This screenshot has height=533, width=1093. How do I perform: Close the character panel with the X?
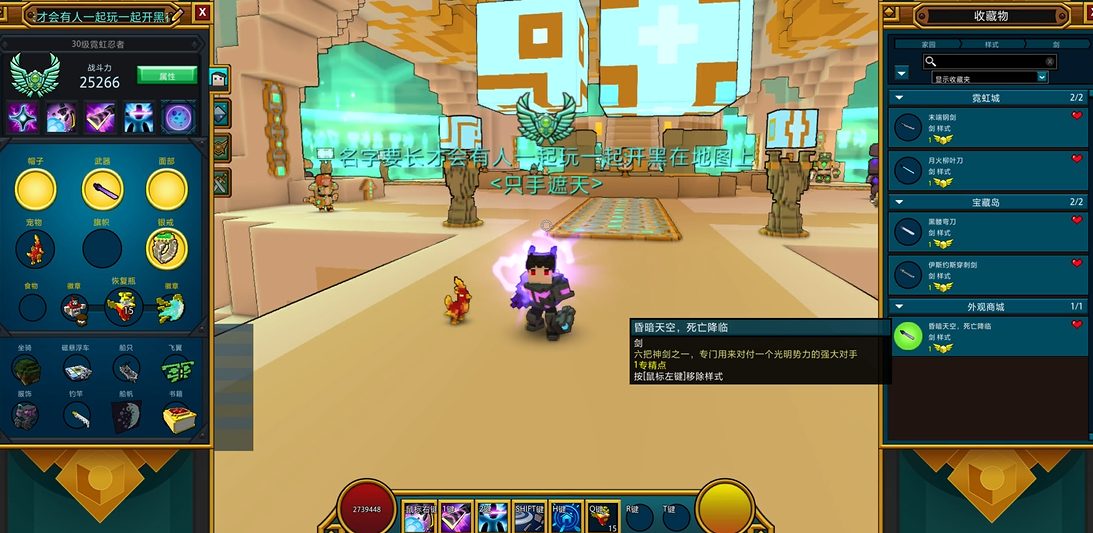pyautogui.click(x=203, y=12)
